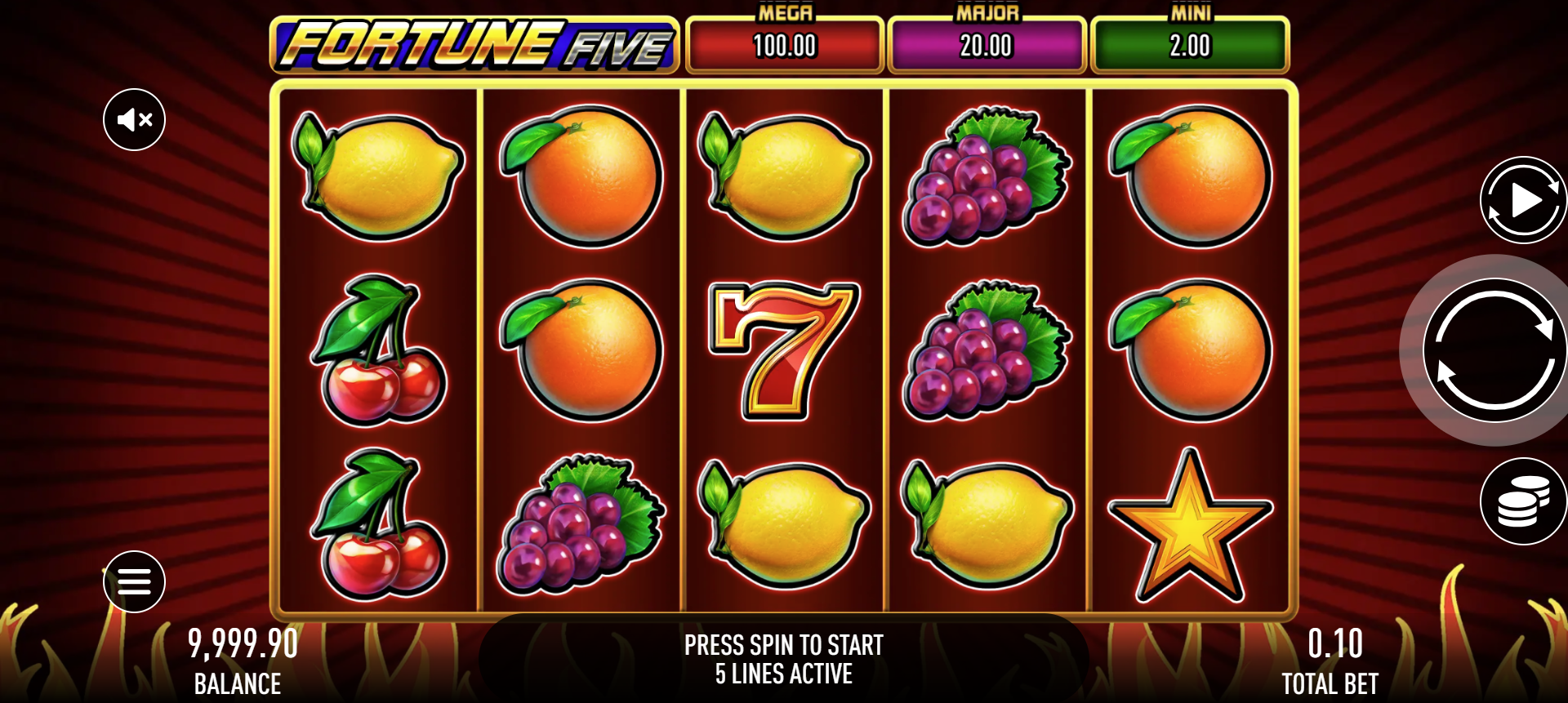Unmute sound using the muted speaker icon
Image resolution: width=1568 pixels, height=703 pixels.
click(x=135, y=120)
